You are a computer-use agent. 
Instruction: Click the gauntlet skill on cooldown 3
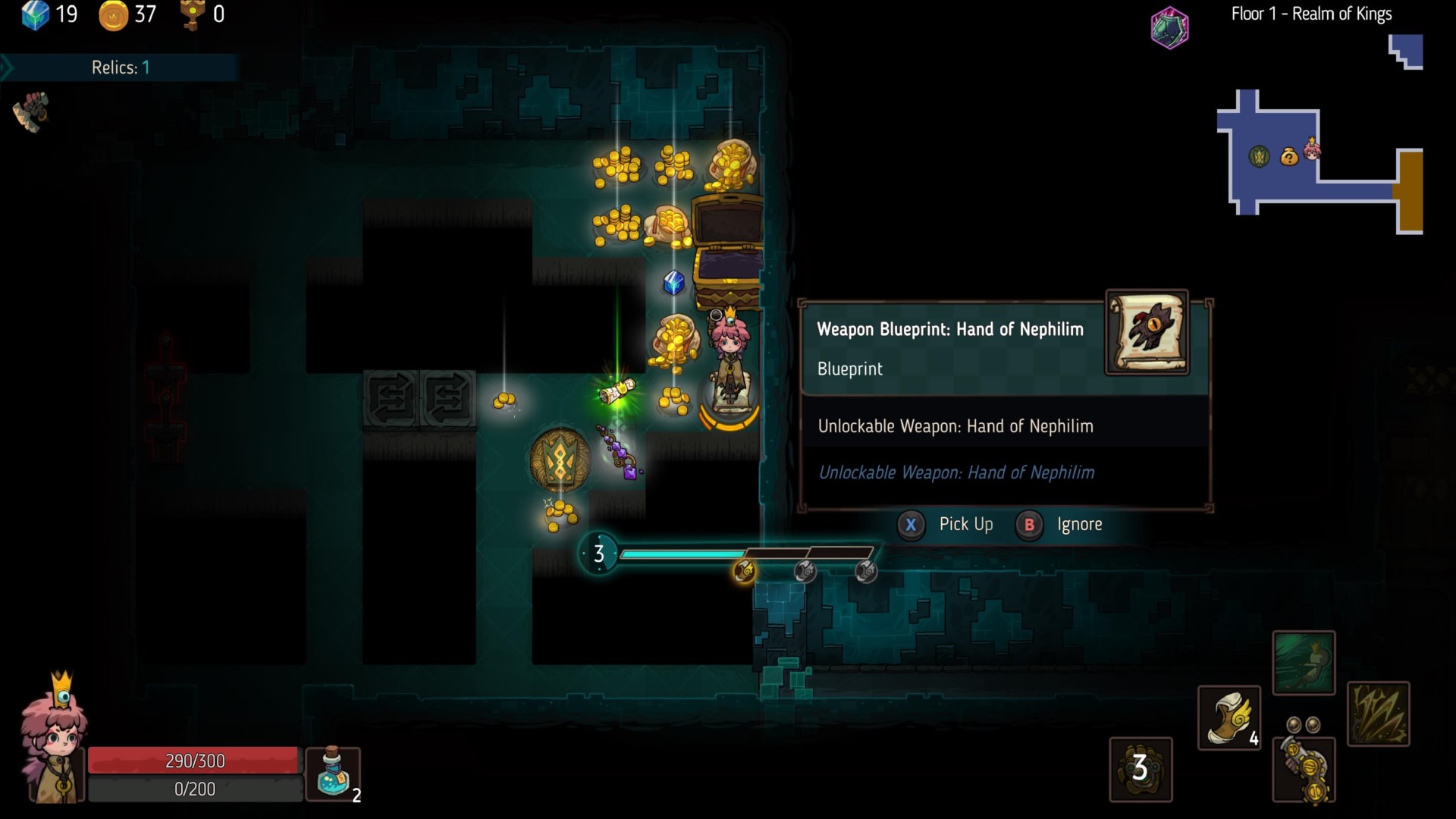pyautogui.click(x=1141, y=769)
